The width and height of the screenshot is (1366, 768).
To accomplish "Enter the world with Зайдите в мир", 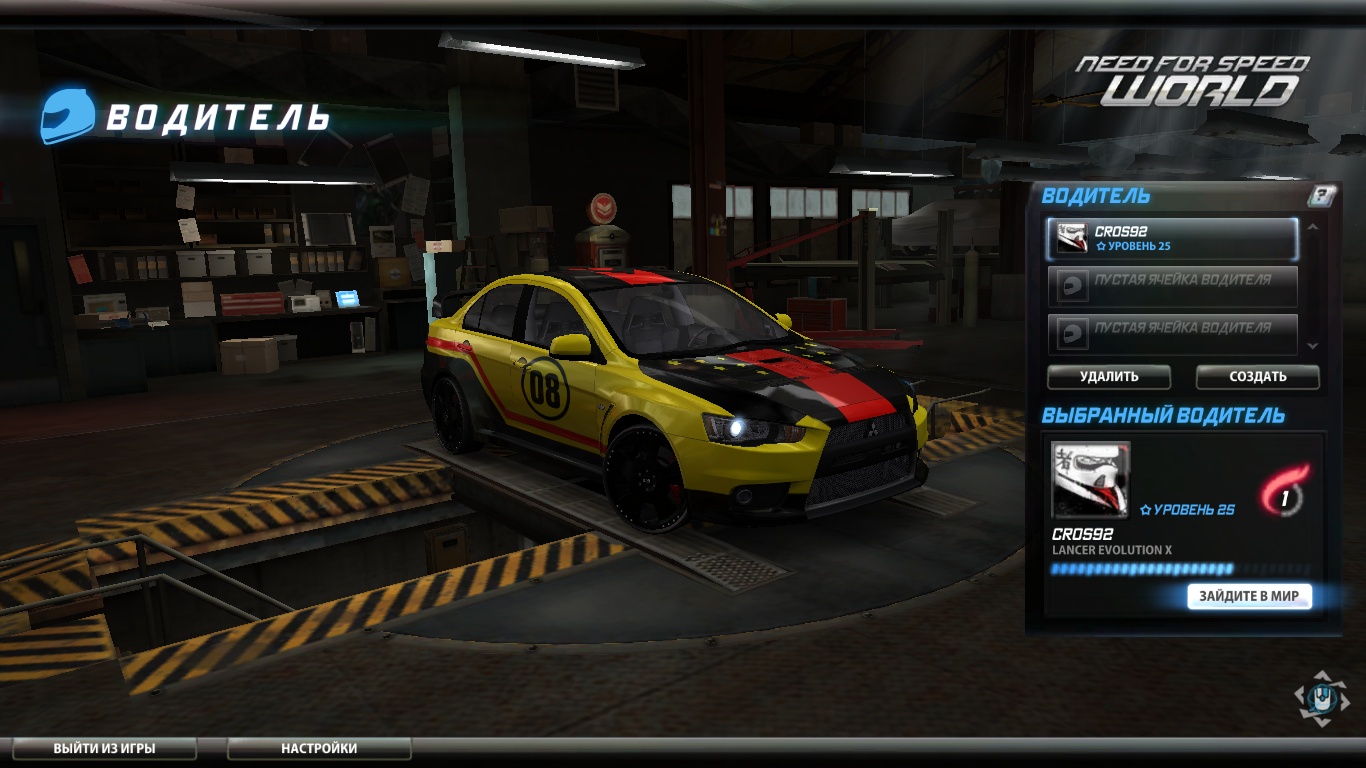I will [1248, 596].
